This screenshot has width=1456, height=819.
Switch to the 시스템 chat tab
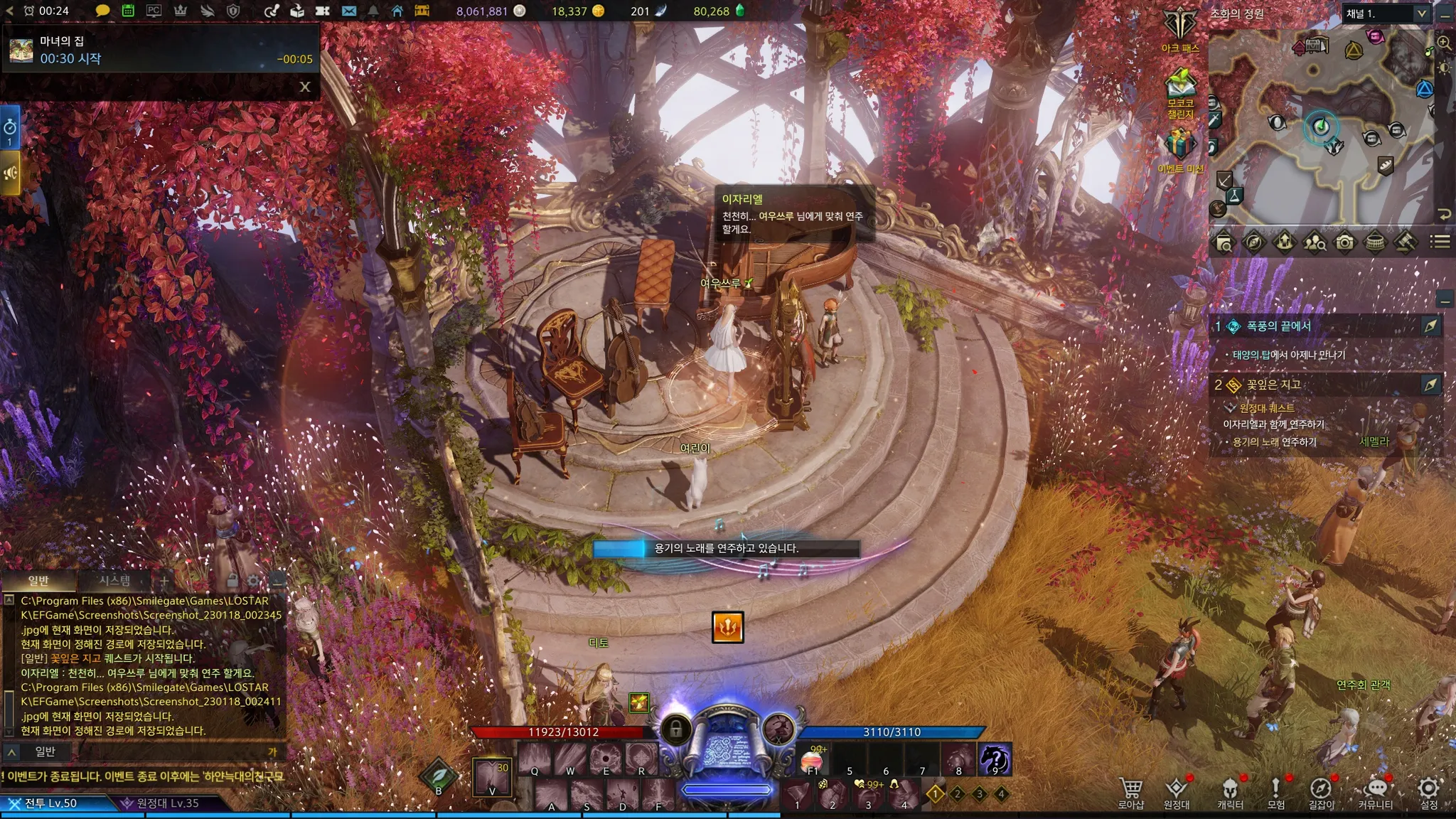click(x=114, y=581)
